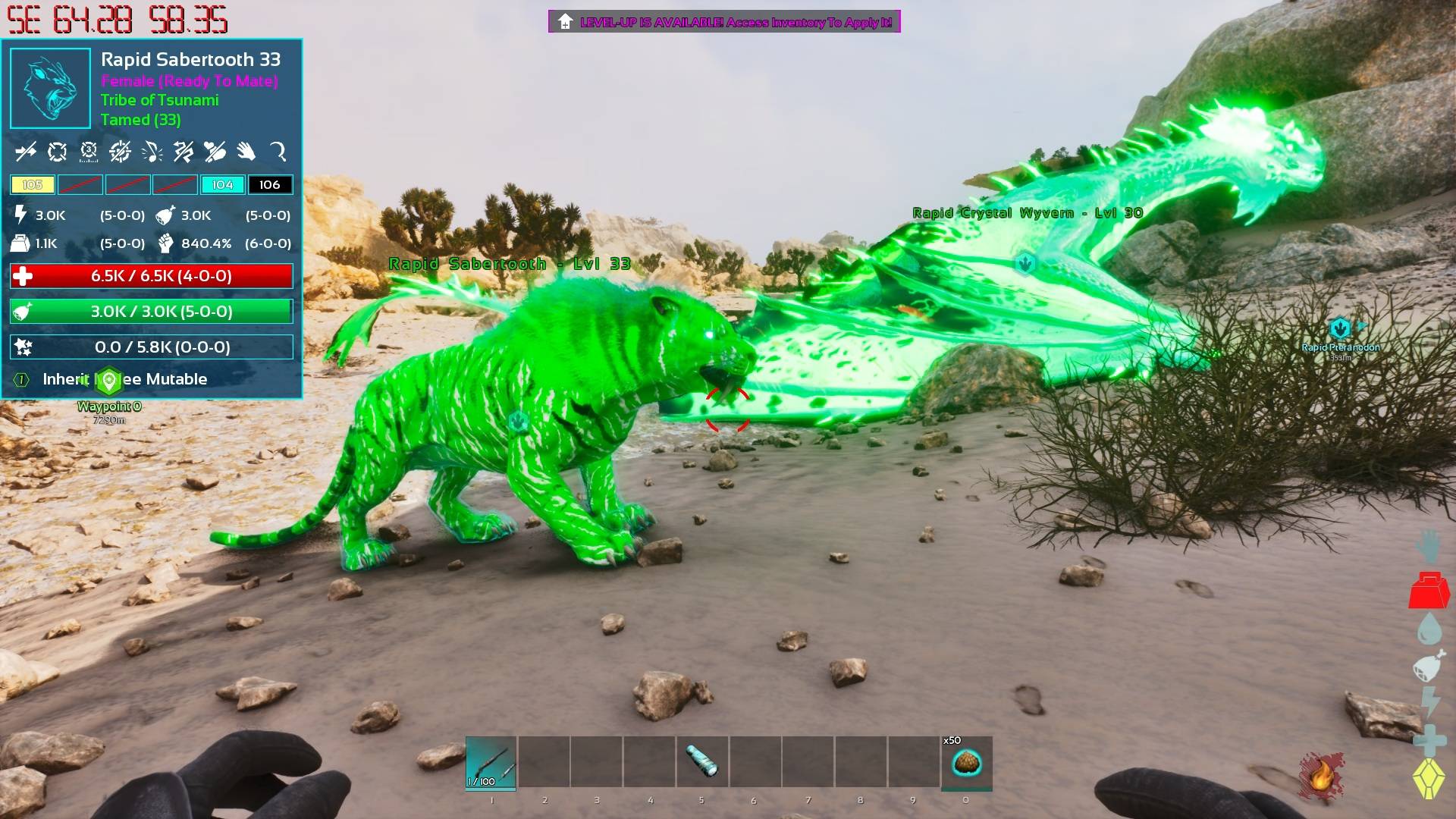Click the hook icon in dino panel
The height and width of the screenshot is (819, 1456).
pyautogui.click(x=278, y=152)
